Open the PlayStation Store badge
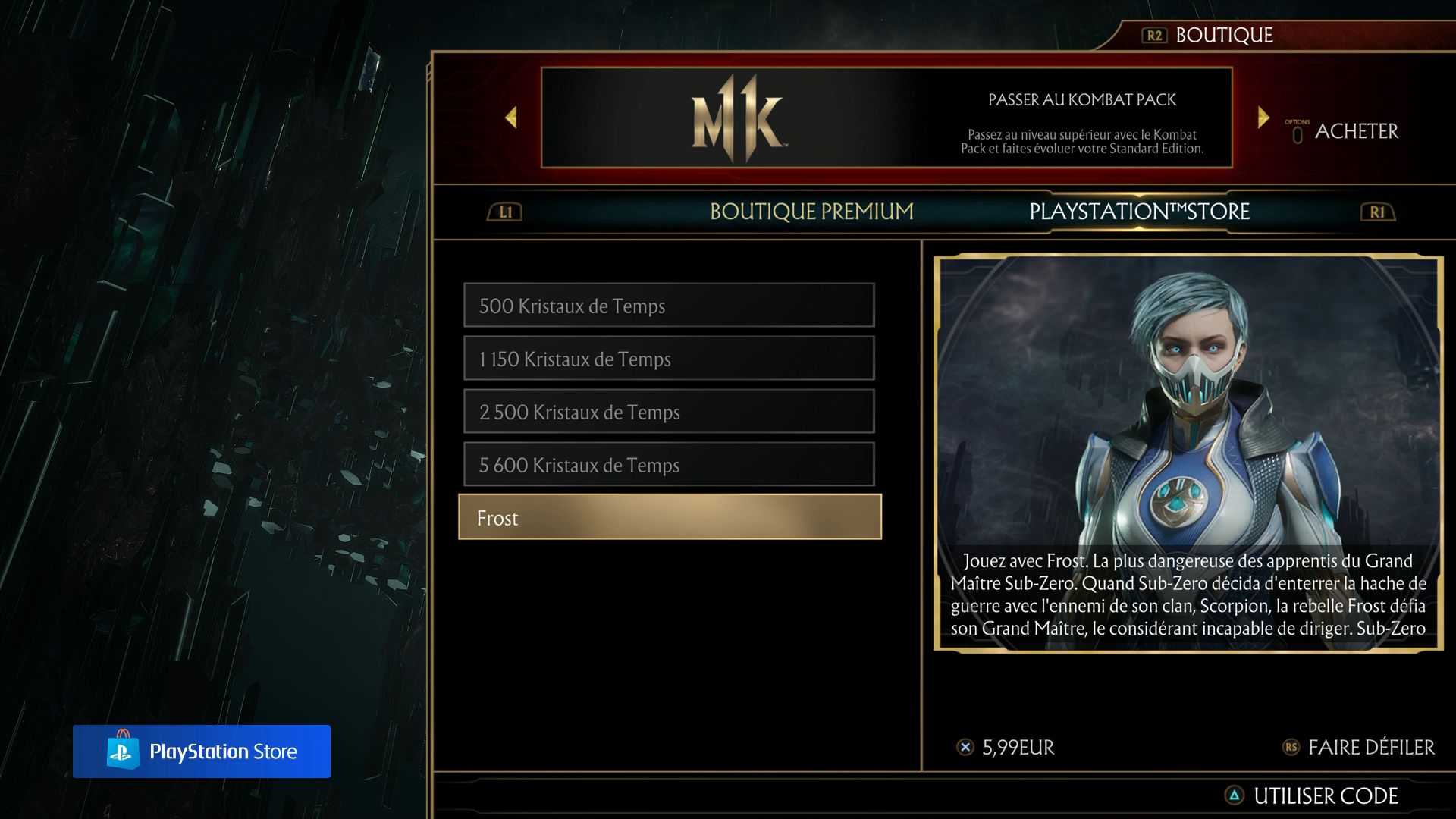 (202, 752)
